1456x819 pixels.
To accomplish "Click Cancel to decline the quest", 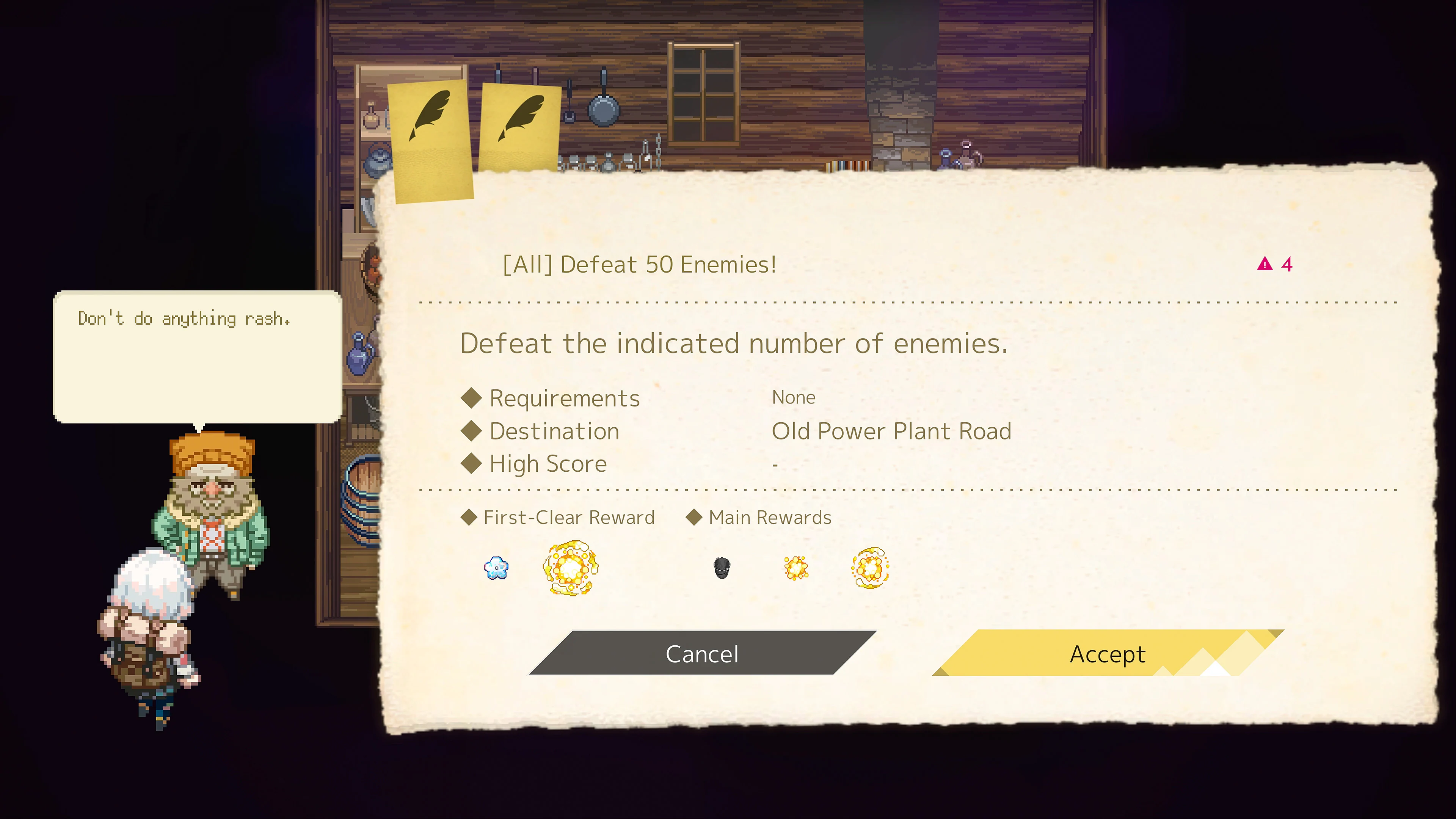I will point(702,653).
